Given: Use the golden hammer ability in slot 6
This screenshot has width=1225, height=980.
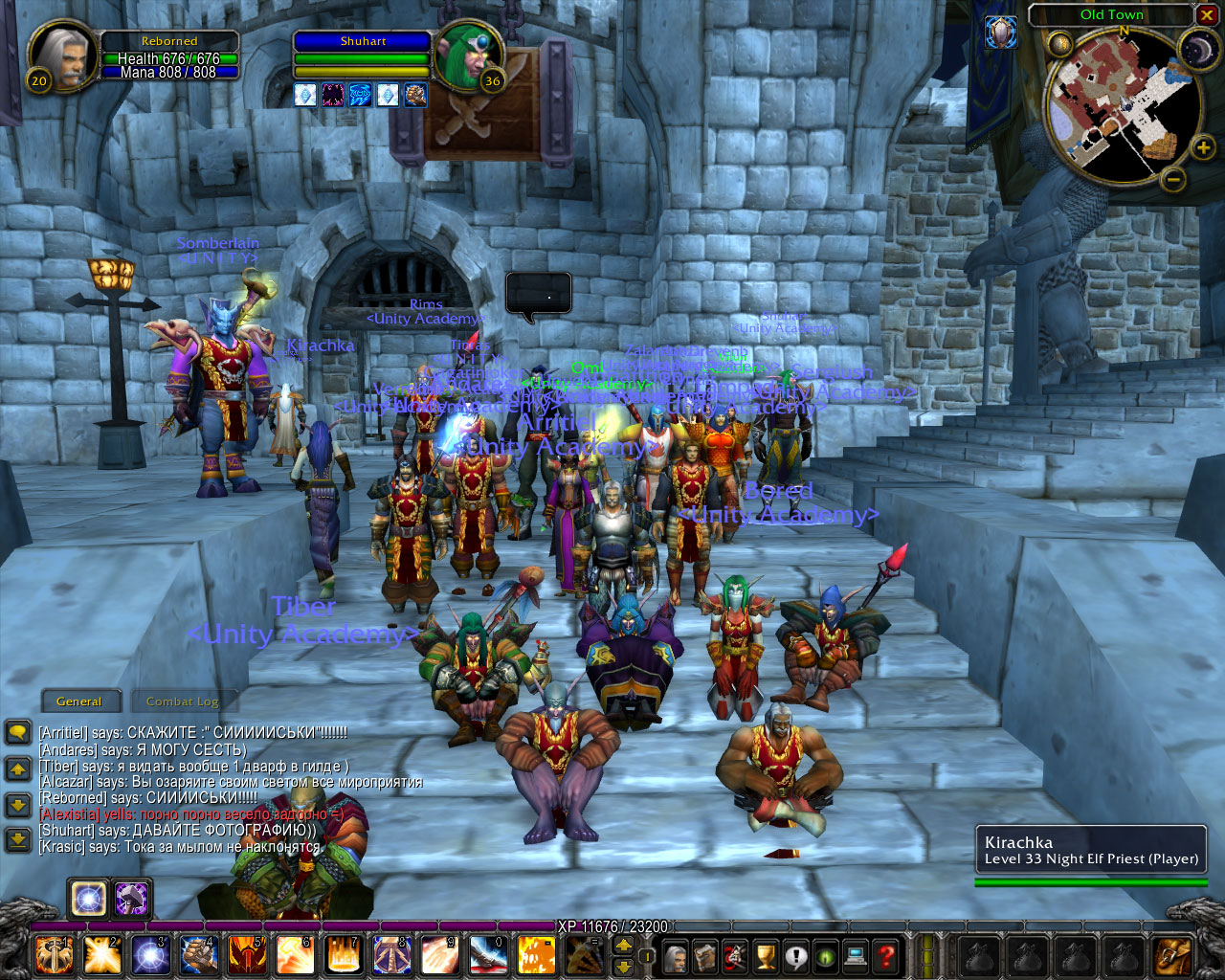Looking at the screenshot, I should click(x=295, y=955).
